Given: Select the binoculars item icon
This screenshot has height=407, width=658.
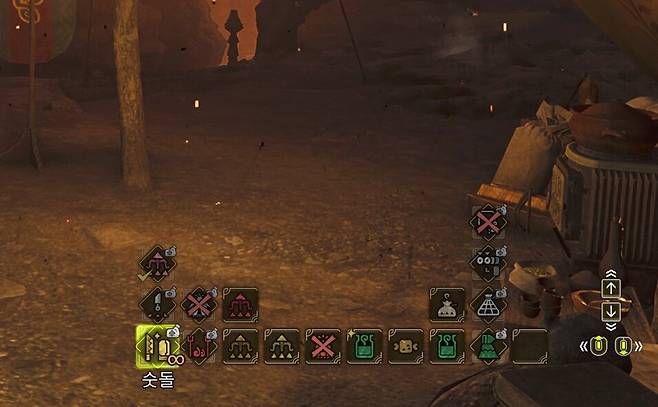Looking at the screenshot, I should tap(488, 263).
